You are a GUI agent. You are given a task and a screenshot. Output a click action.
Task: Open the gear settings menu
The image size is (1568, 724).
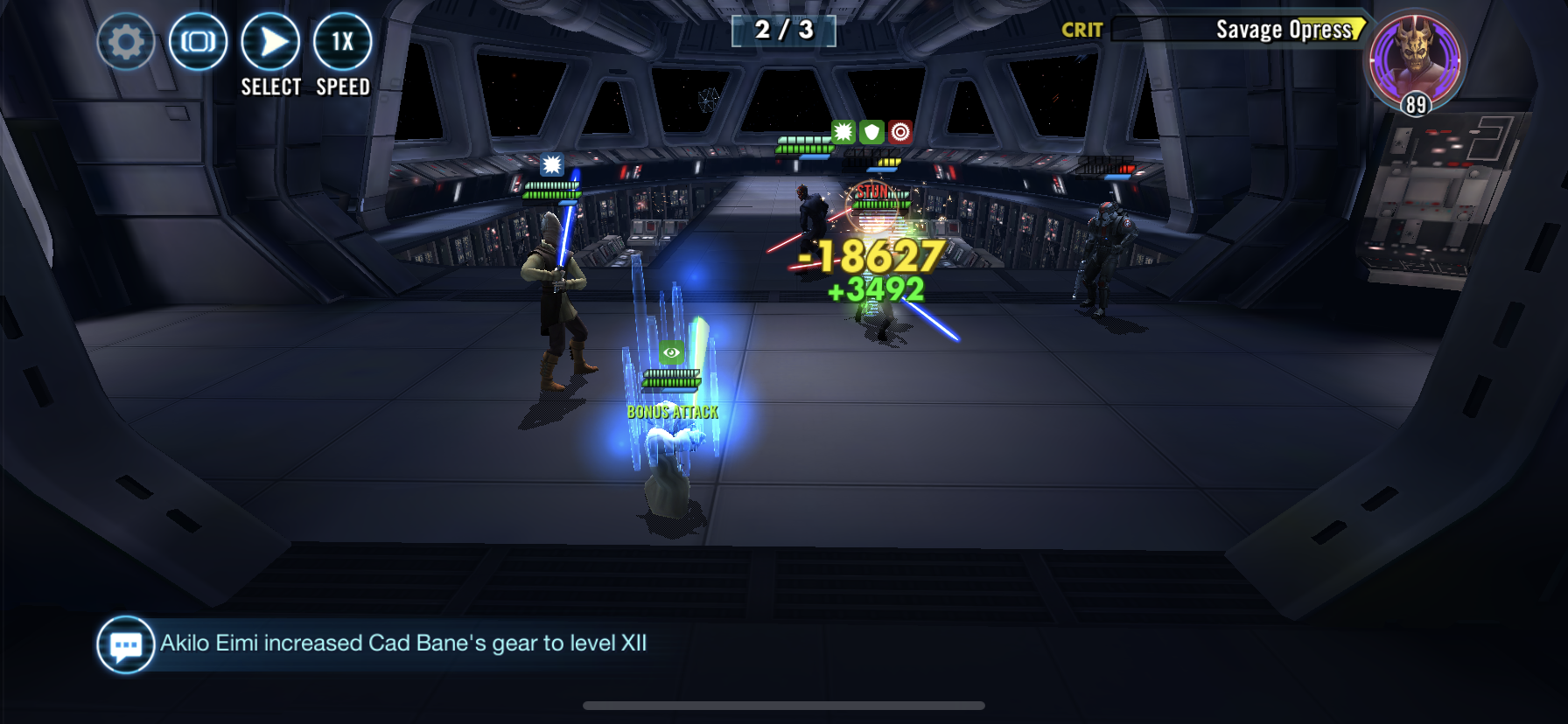(126, 42)
